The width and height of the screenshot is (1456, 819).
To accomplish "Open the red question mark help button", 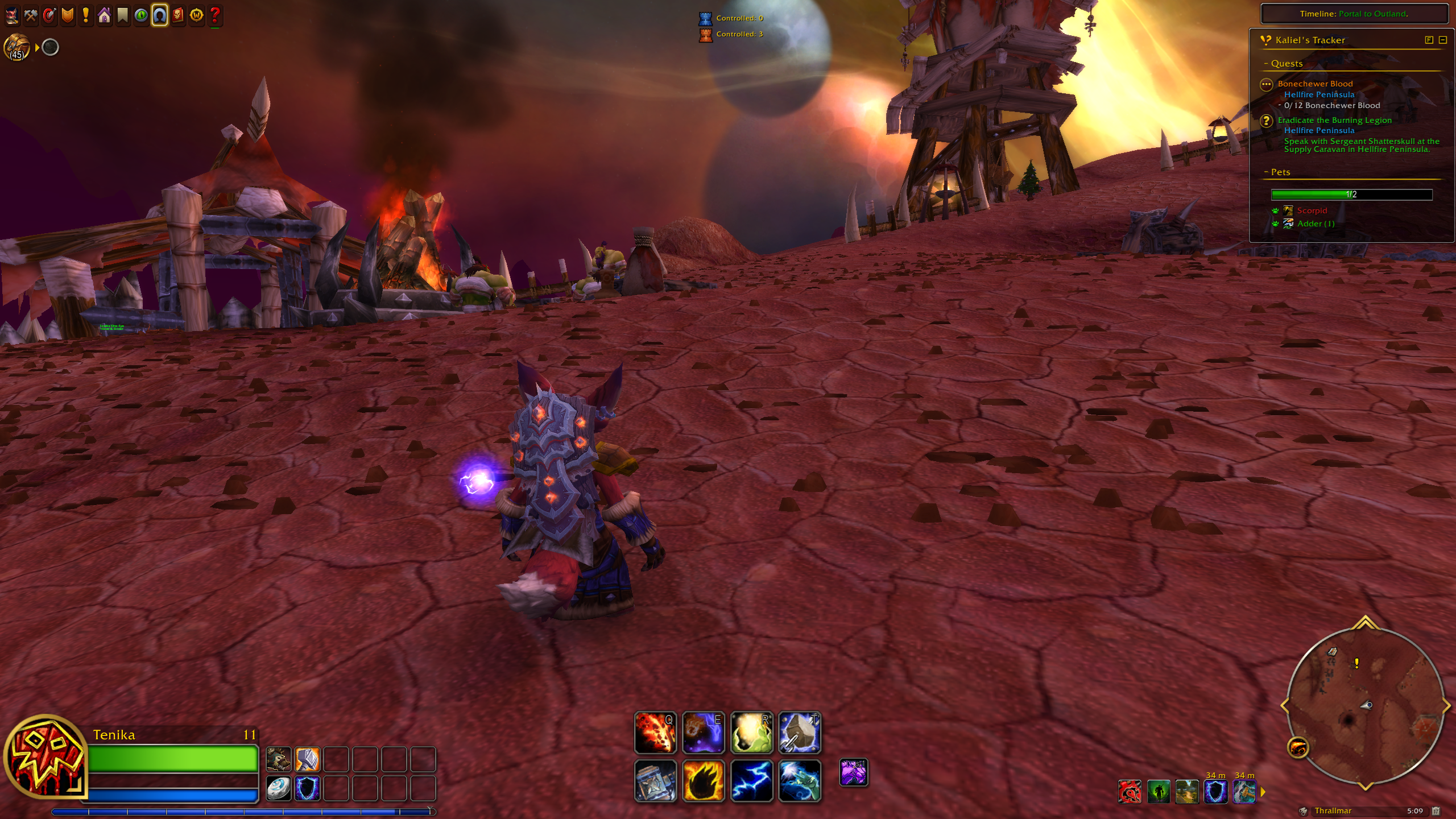I will coord(215,16).
